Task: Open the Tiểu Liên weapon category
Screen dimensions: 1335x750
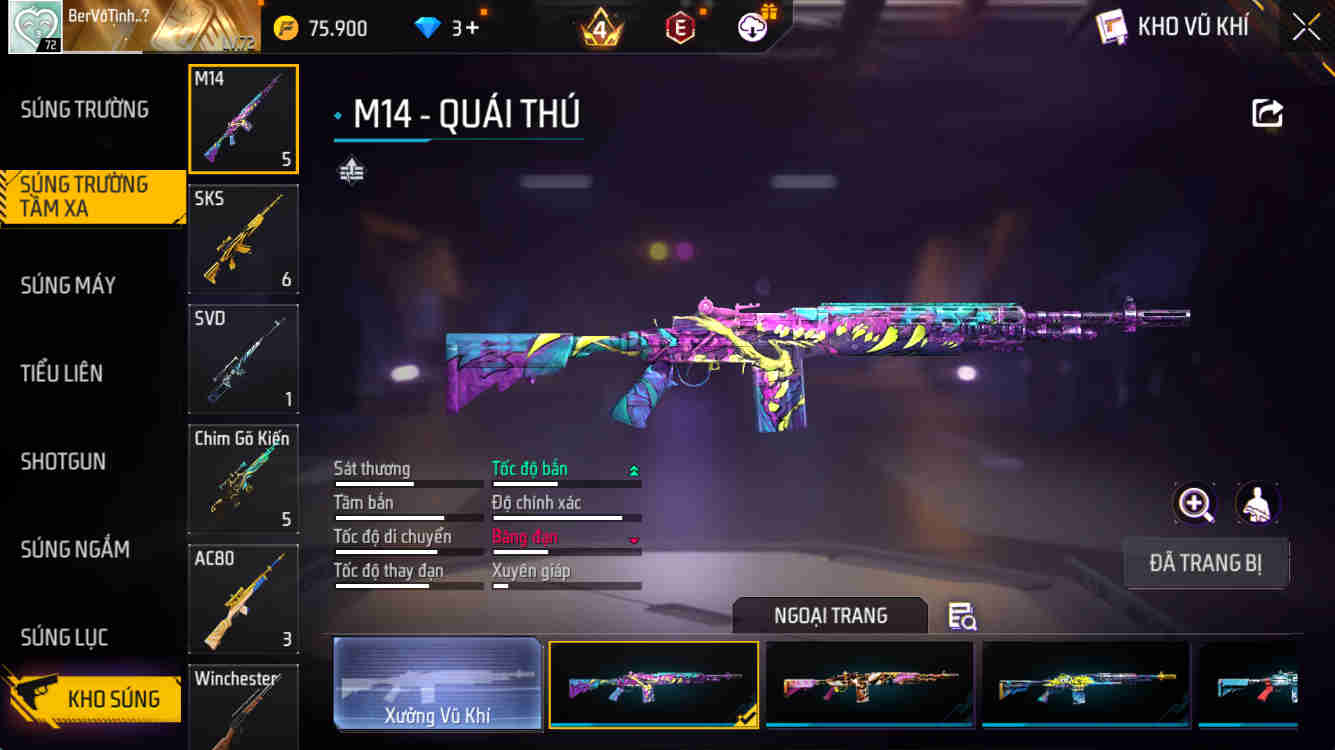Action: click(x=62, y=373)
